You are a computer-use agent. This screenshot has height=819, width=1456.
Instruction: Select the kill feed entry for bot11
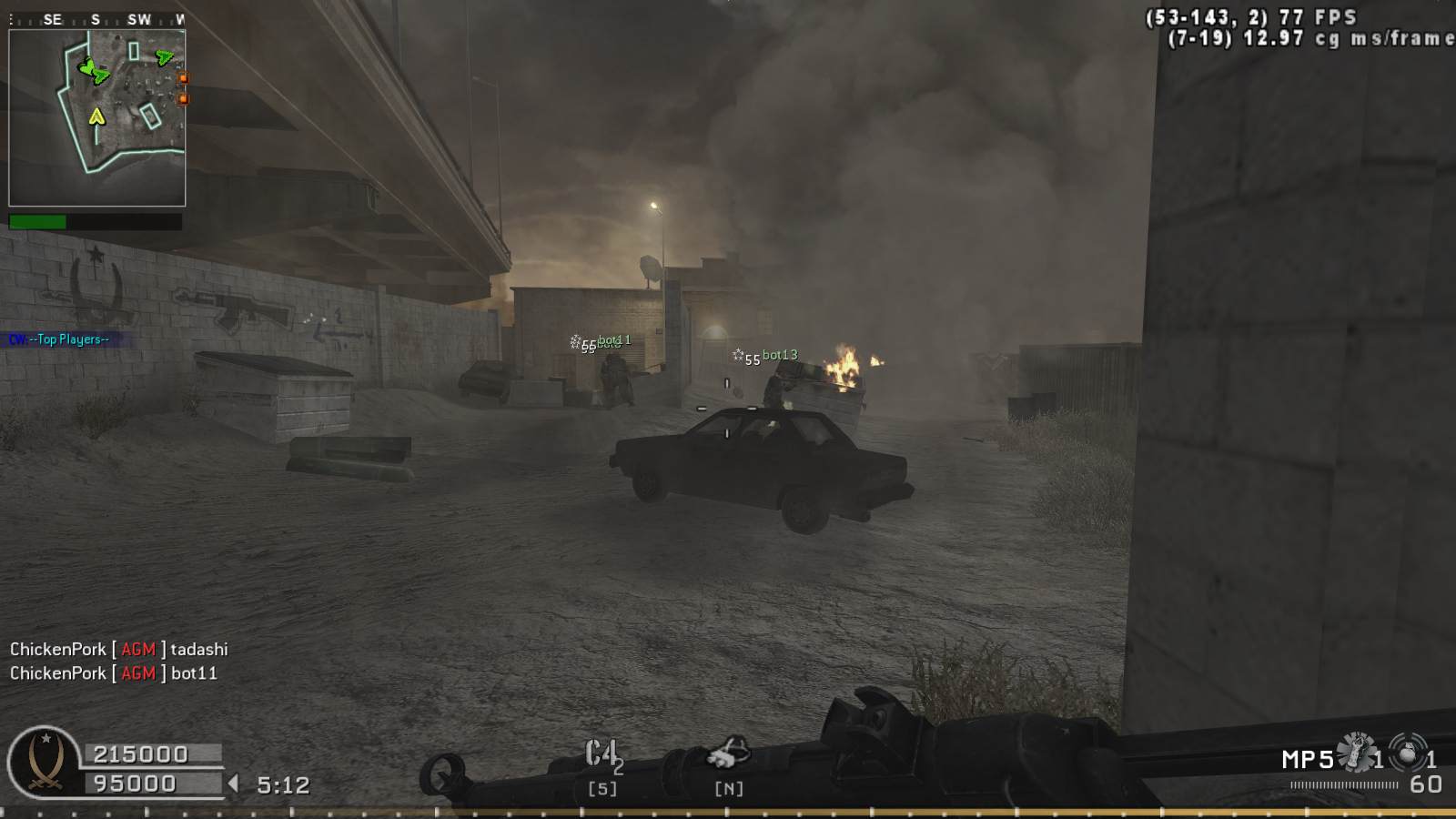coord(114,673)
